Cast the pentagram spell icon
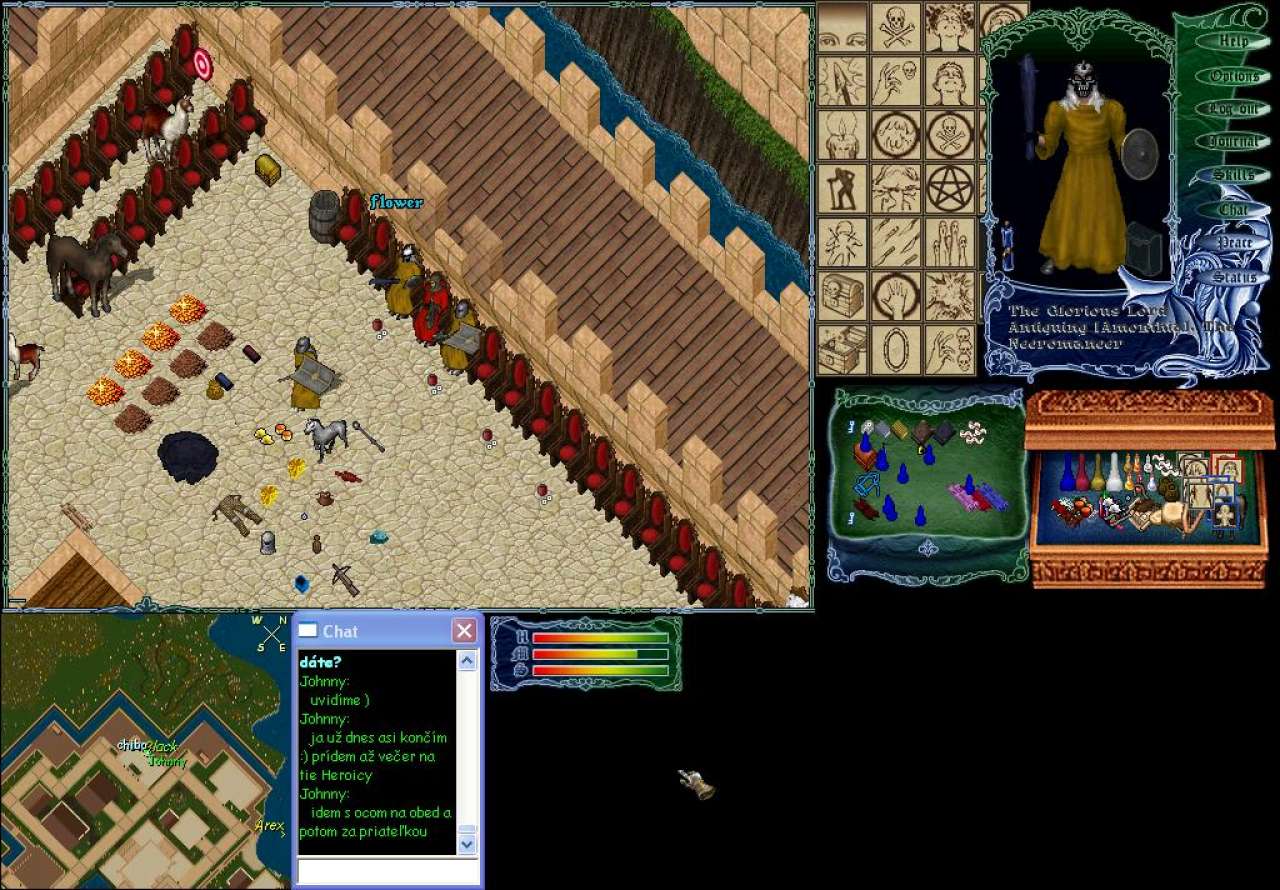The image size is (1280, 890). pos(949,188)
